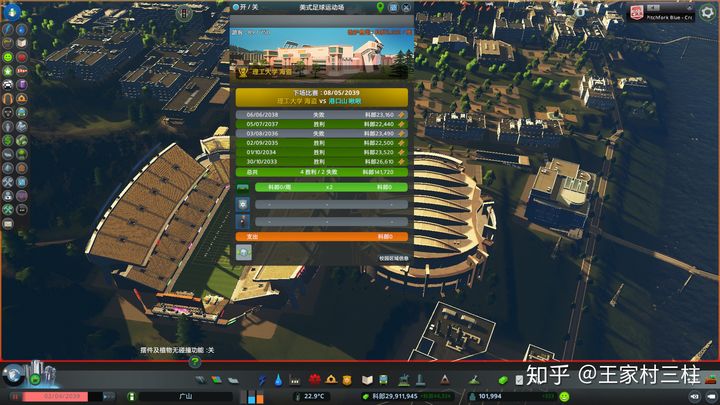This screenshot has height=405, width=720.
Task: Click the green question mark advisor button
Action: coord(195,362)
